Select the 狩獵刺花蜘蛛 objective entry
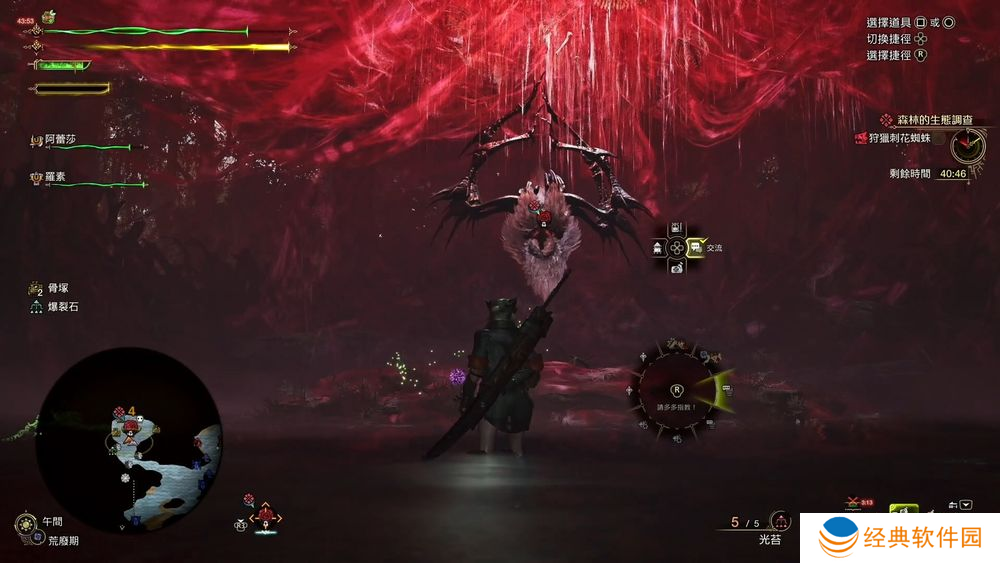The width and height of the screenshot is (1000, 563). pos(901,138)
